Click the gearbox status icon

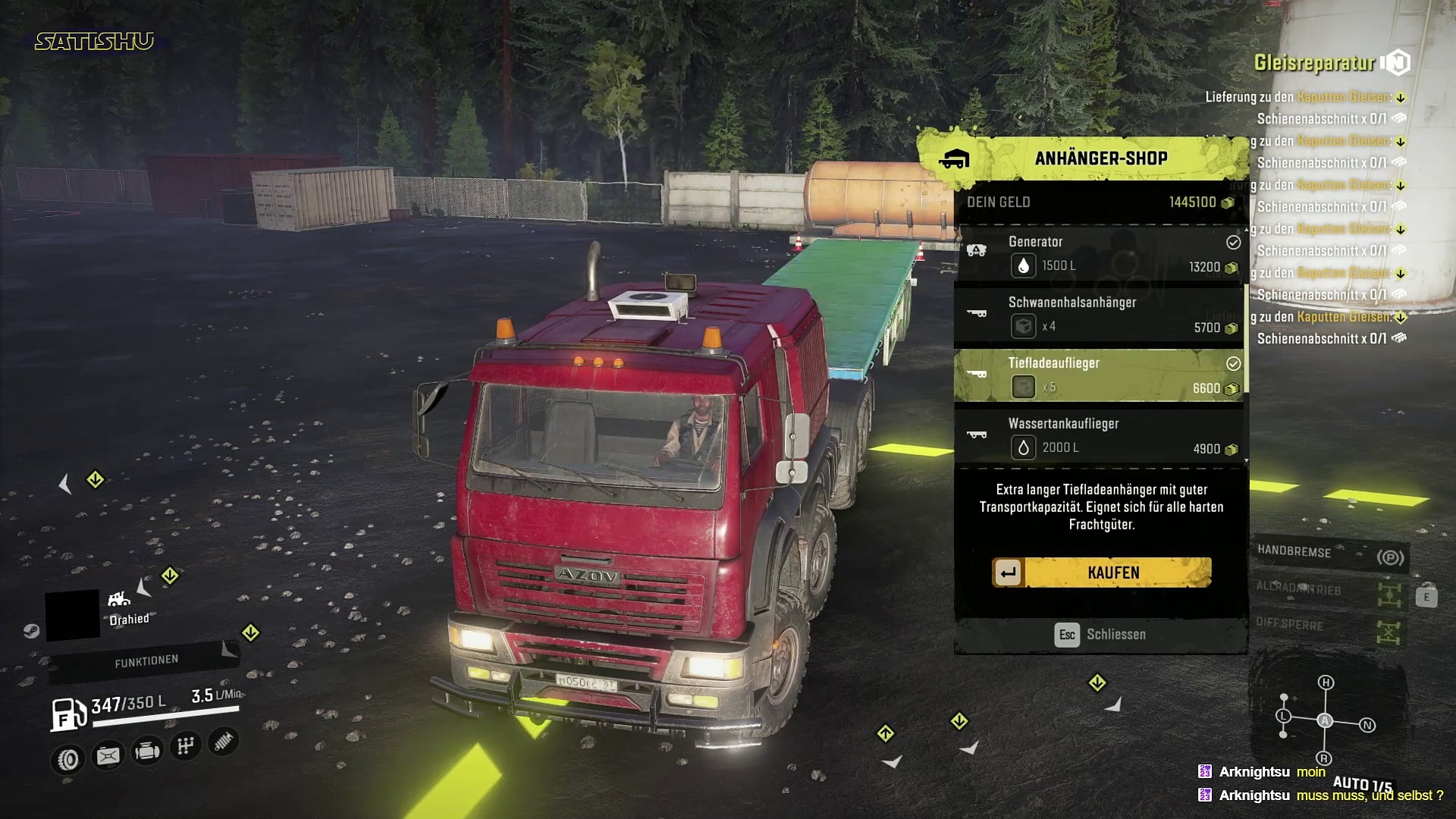(x=185, y=747)
